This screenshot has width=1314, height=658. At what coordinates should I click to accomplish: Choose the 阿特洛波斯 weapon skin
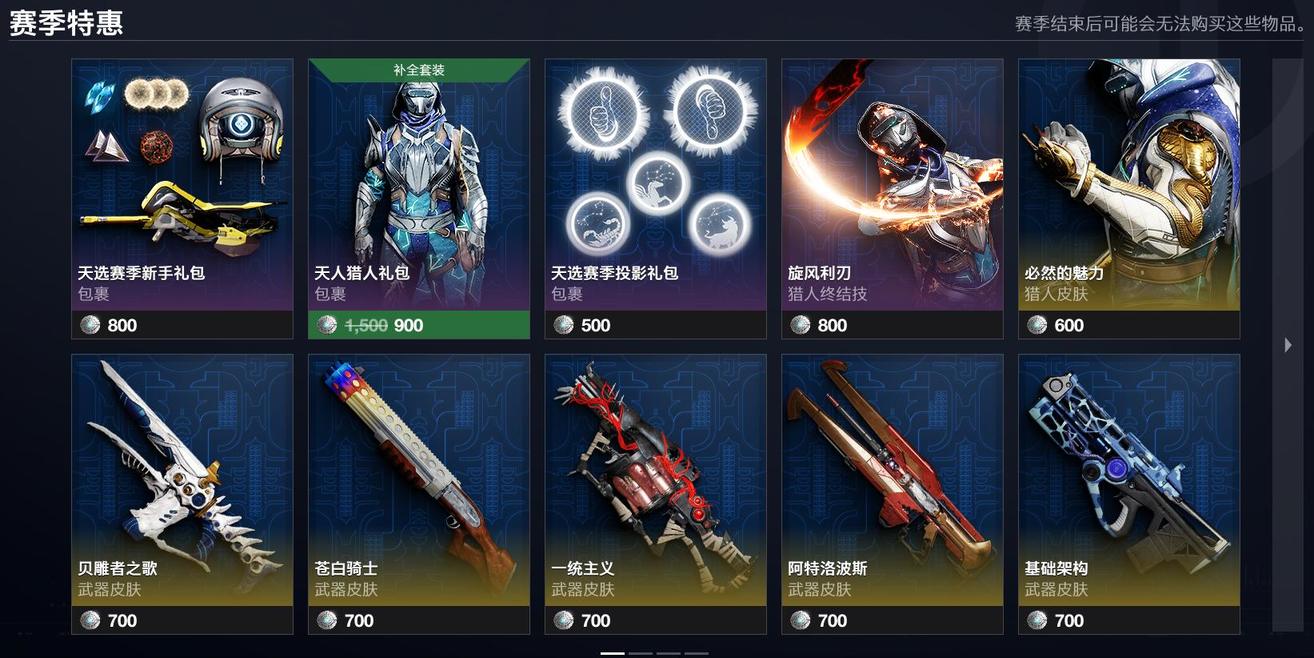[892, 494]
